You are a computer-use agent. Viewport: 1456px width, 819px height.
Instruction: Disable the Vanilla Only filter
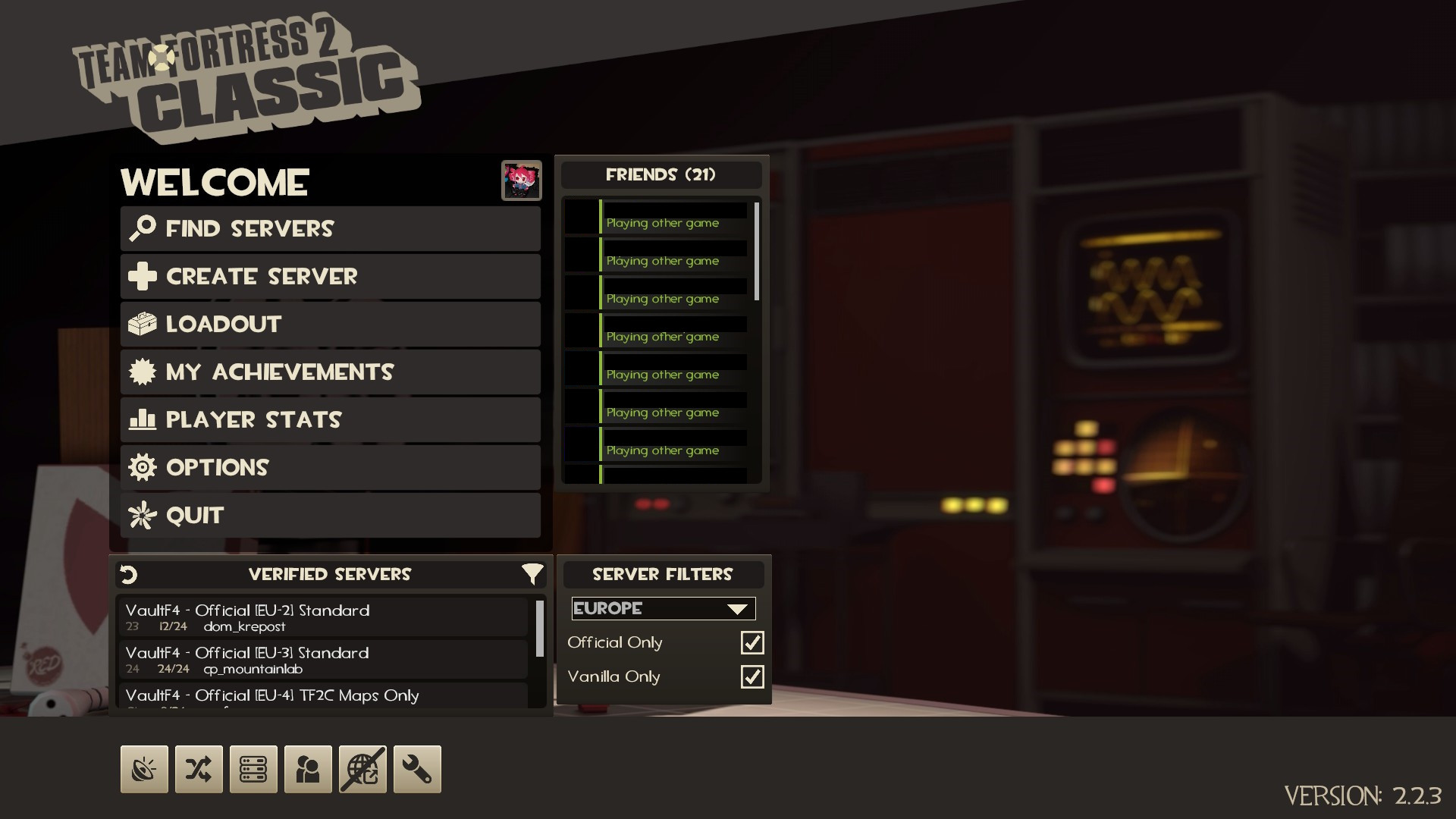point(752,676)
